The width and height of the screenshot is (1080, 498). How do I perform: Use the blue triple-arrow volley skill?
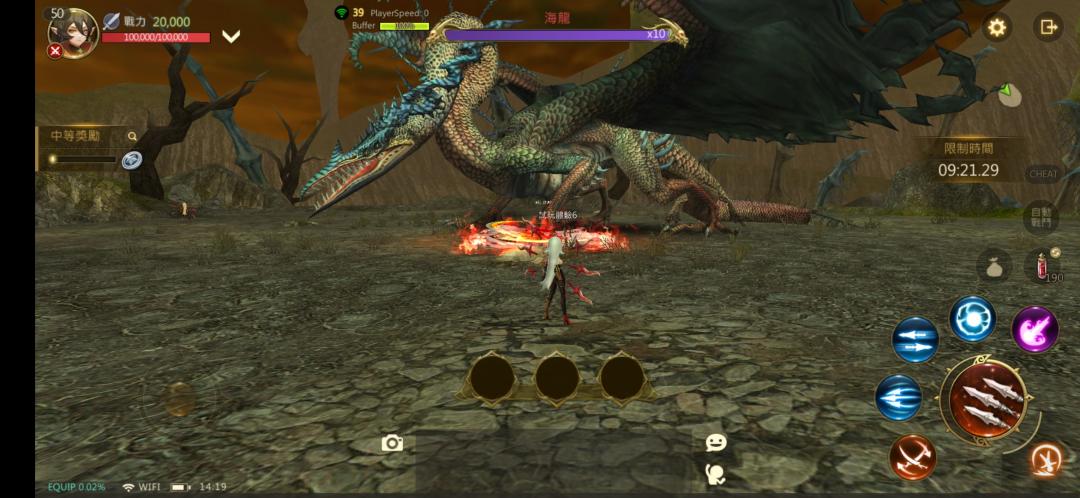899,397
